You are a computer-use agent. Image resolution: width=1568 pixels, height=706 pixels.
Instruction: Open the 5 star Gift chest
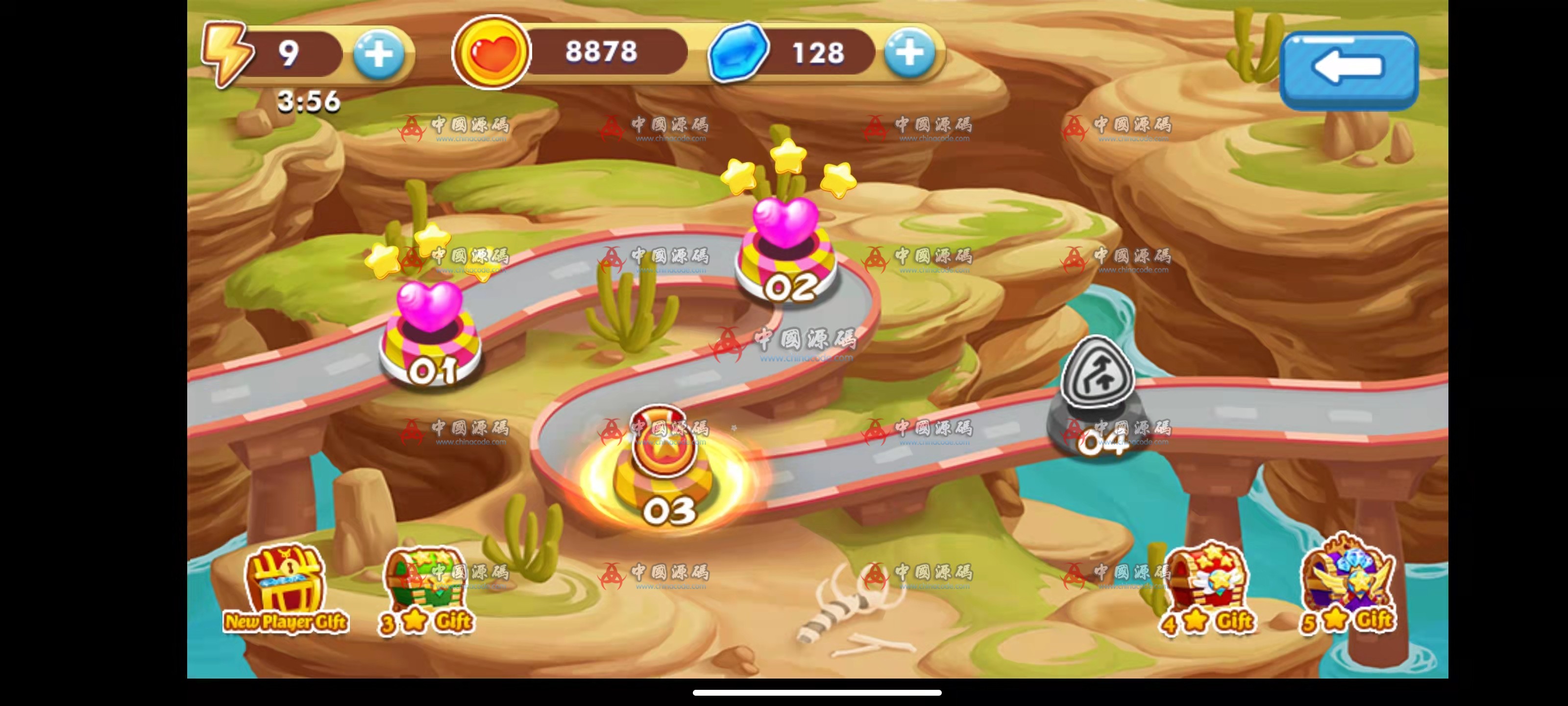[x=1347, y=585]
